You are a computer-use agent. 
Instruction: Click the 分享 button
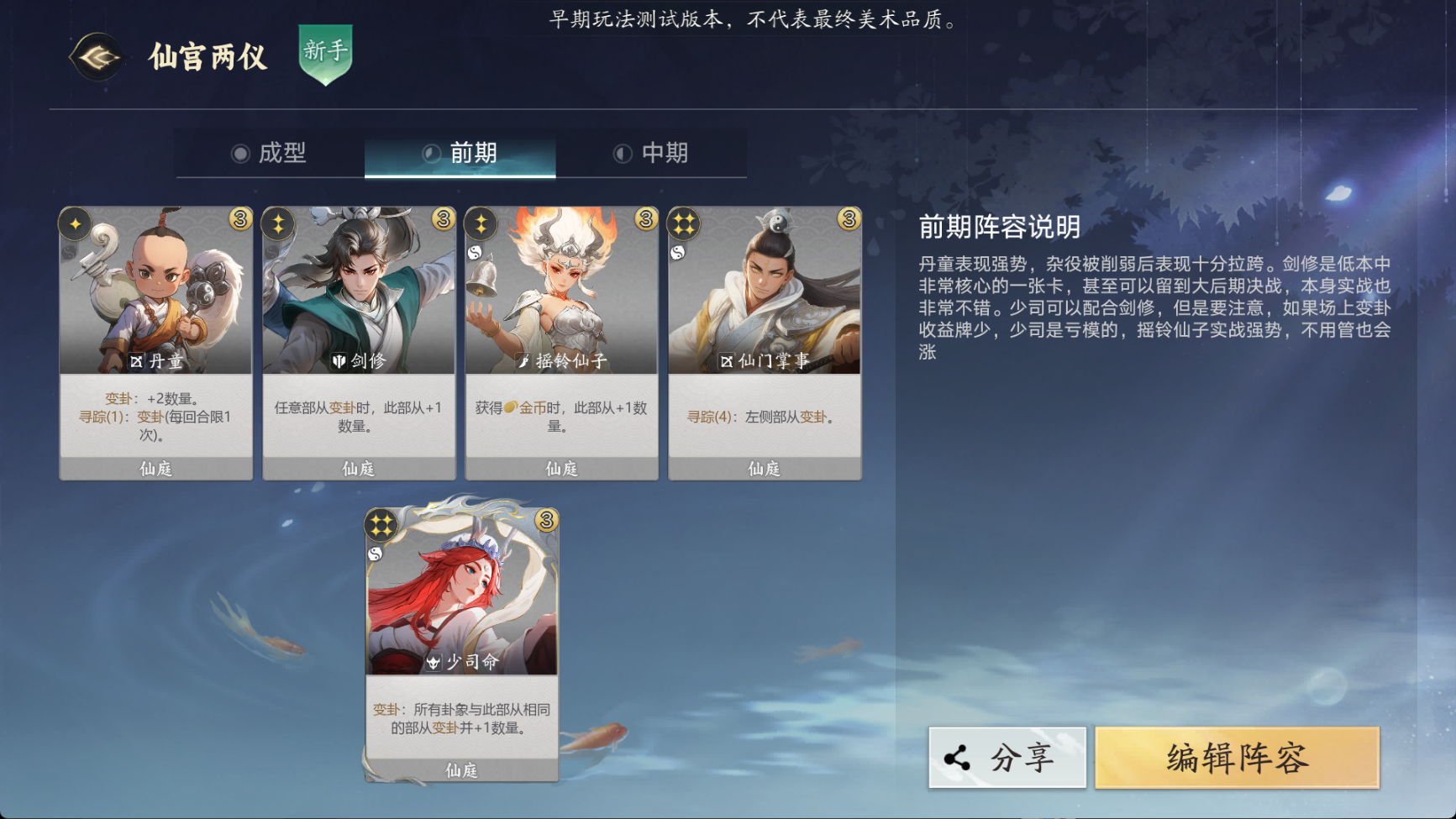[x=1008, y=755]
